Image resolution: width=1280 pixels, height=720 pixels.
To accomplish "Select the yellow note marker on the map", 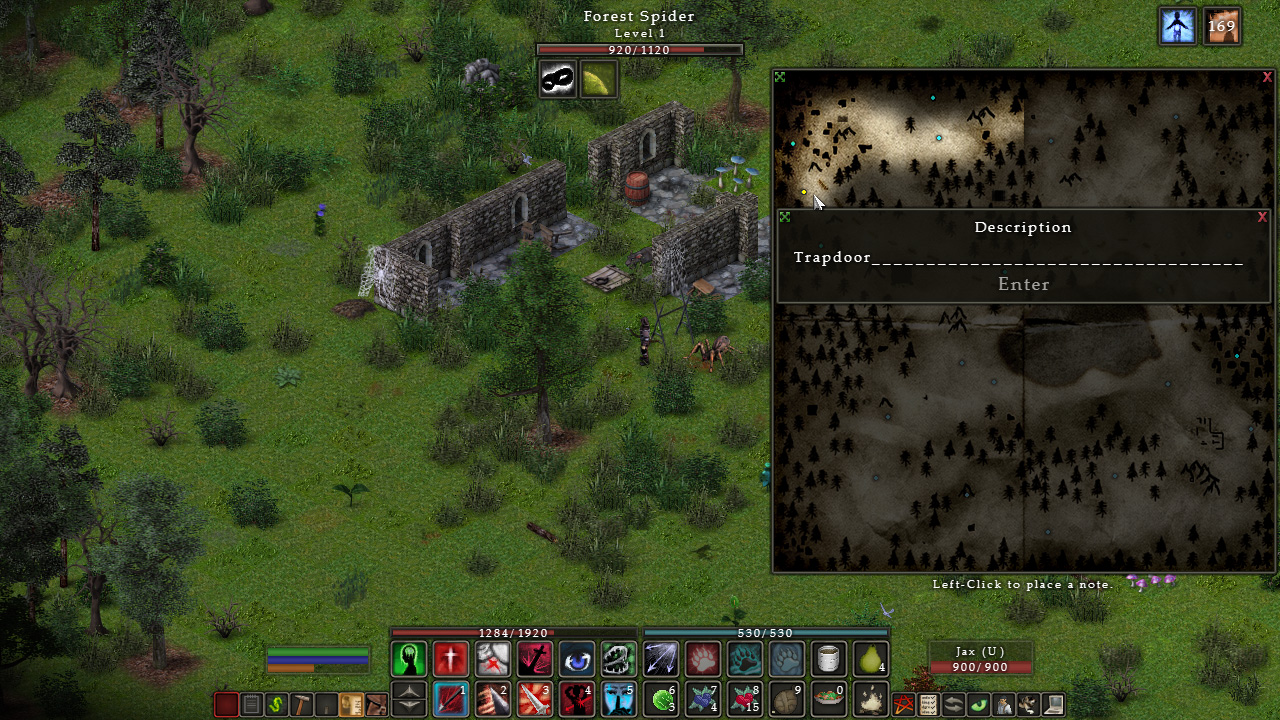I will pyautogui.click(x=804, y=192).
